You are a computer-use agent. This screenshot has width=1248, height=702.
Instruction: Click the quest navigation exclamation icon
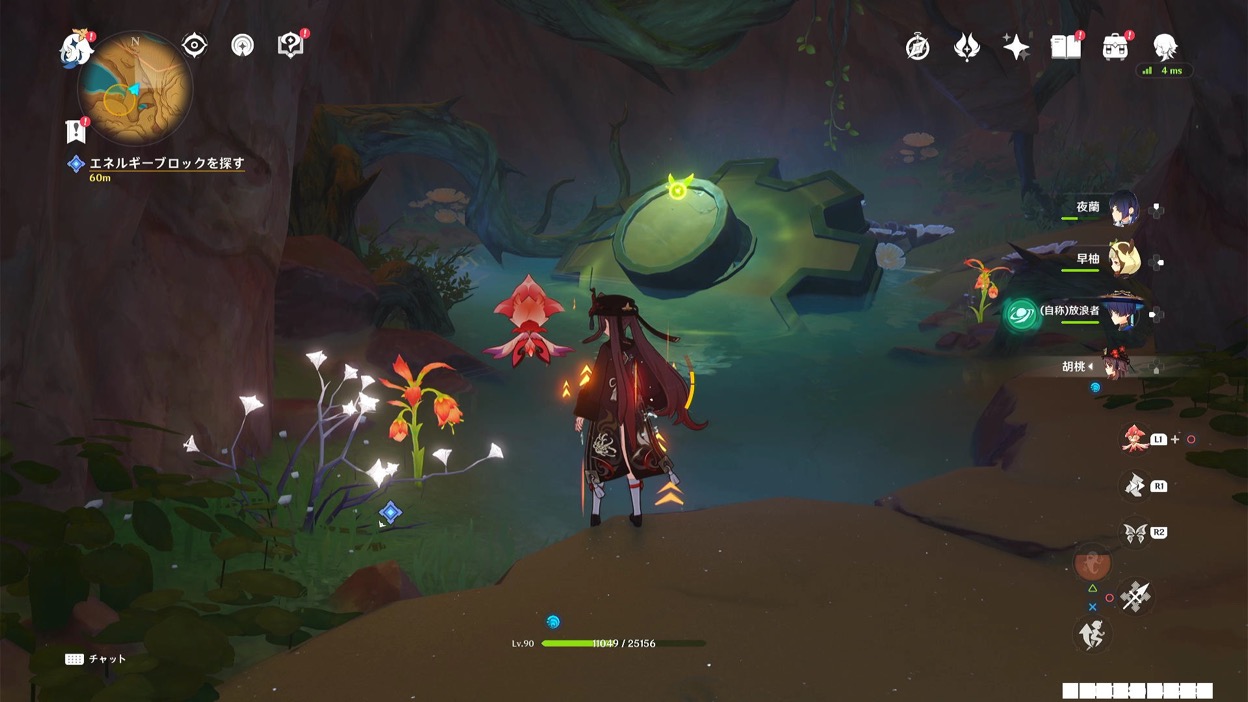click(x=75, y=130)
